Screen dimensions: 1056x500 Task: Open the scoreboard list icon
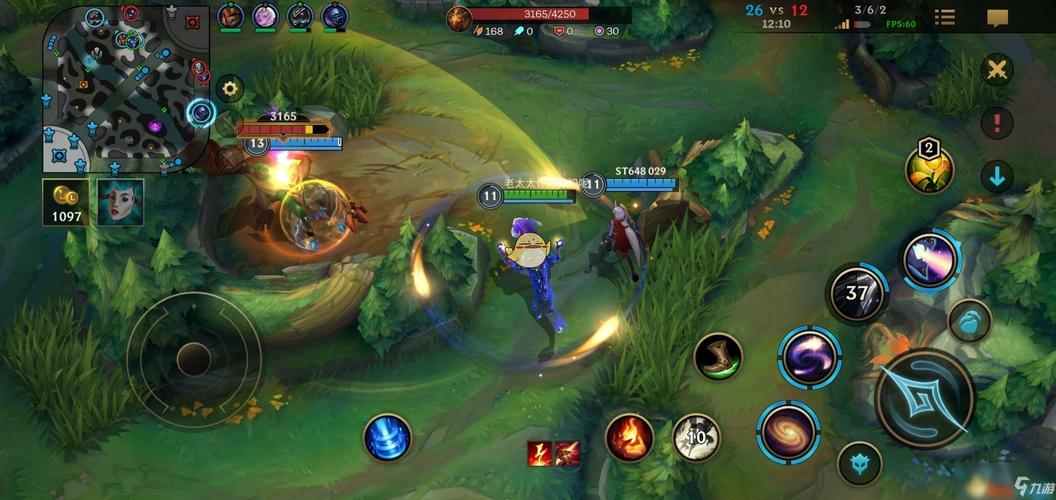944,17
